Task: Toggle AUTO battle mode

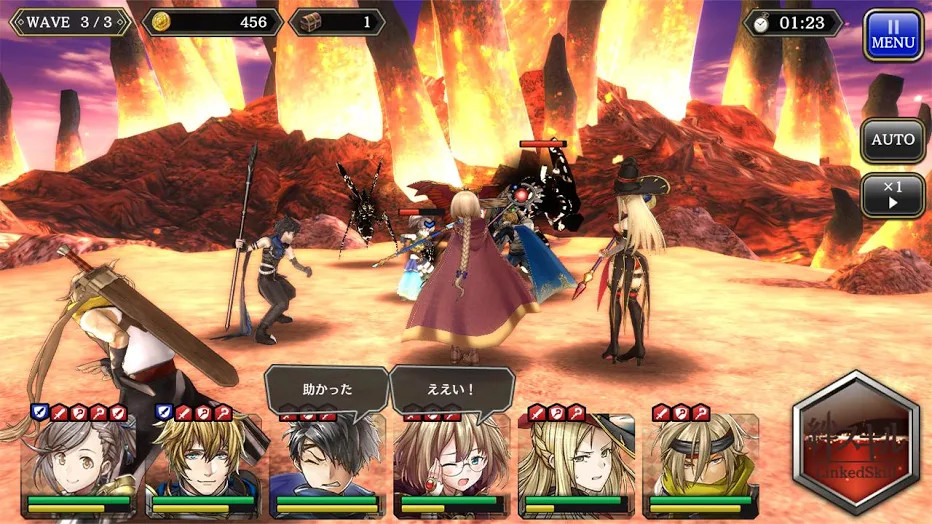Action: (x=892, y=140)
